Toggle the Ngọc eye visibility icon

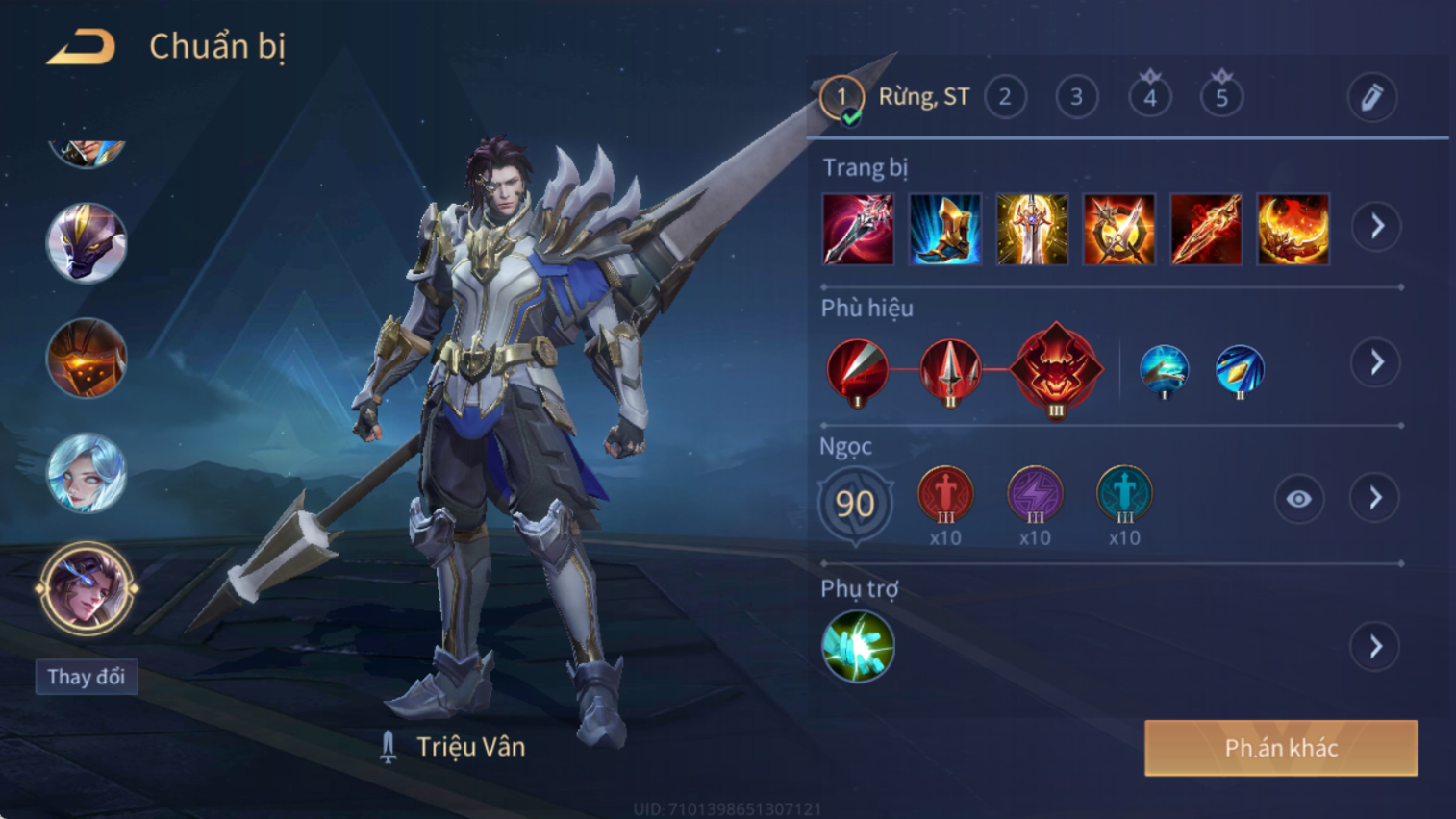pos(1298,499)
